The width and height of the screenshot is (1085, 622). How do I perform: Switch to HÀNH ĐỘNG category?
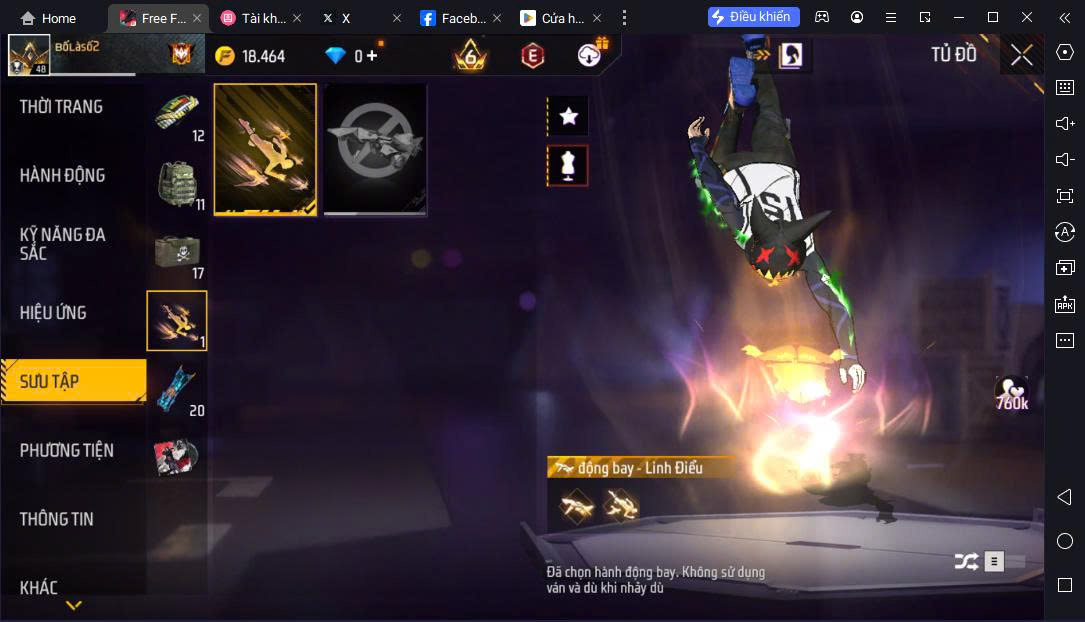pos(62,176)
